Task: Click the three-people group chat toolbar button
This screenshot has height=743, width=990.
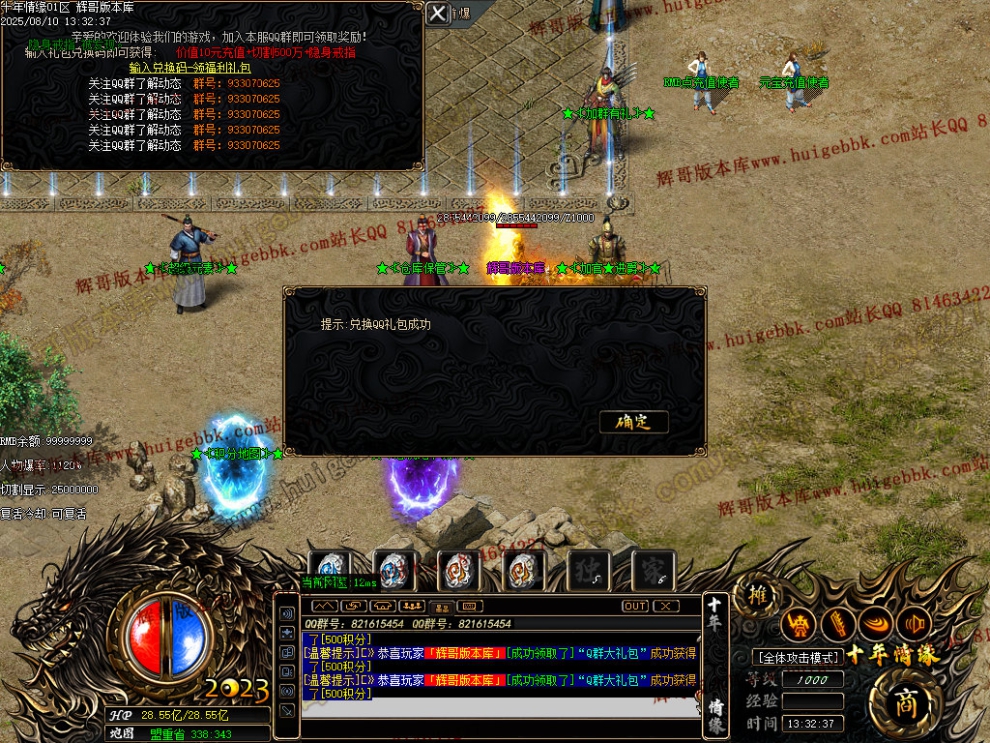Action: (x=411, y=606)
